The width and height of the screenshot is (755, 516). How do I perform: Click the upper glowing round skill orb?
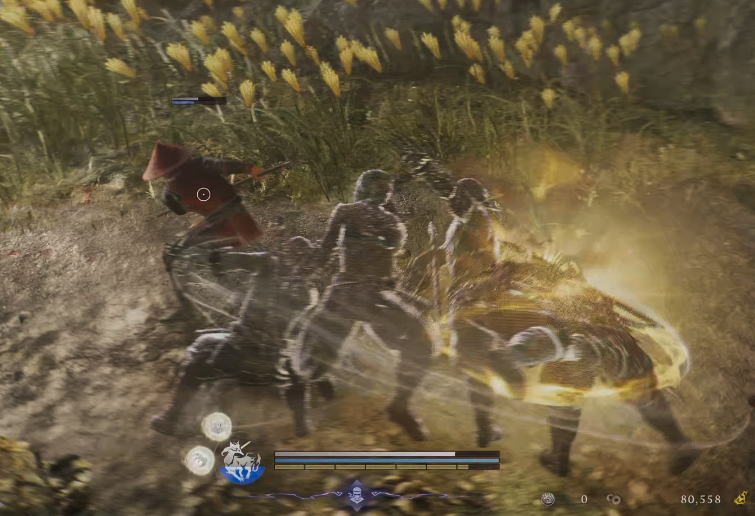pyautogui.click(x=216, y=427)
